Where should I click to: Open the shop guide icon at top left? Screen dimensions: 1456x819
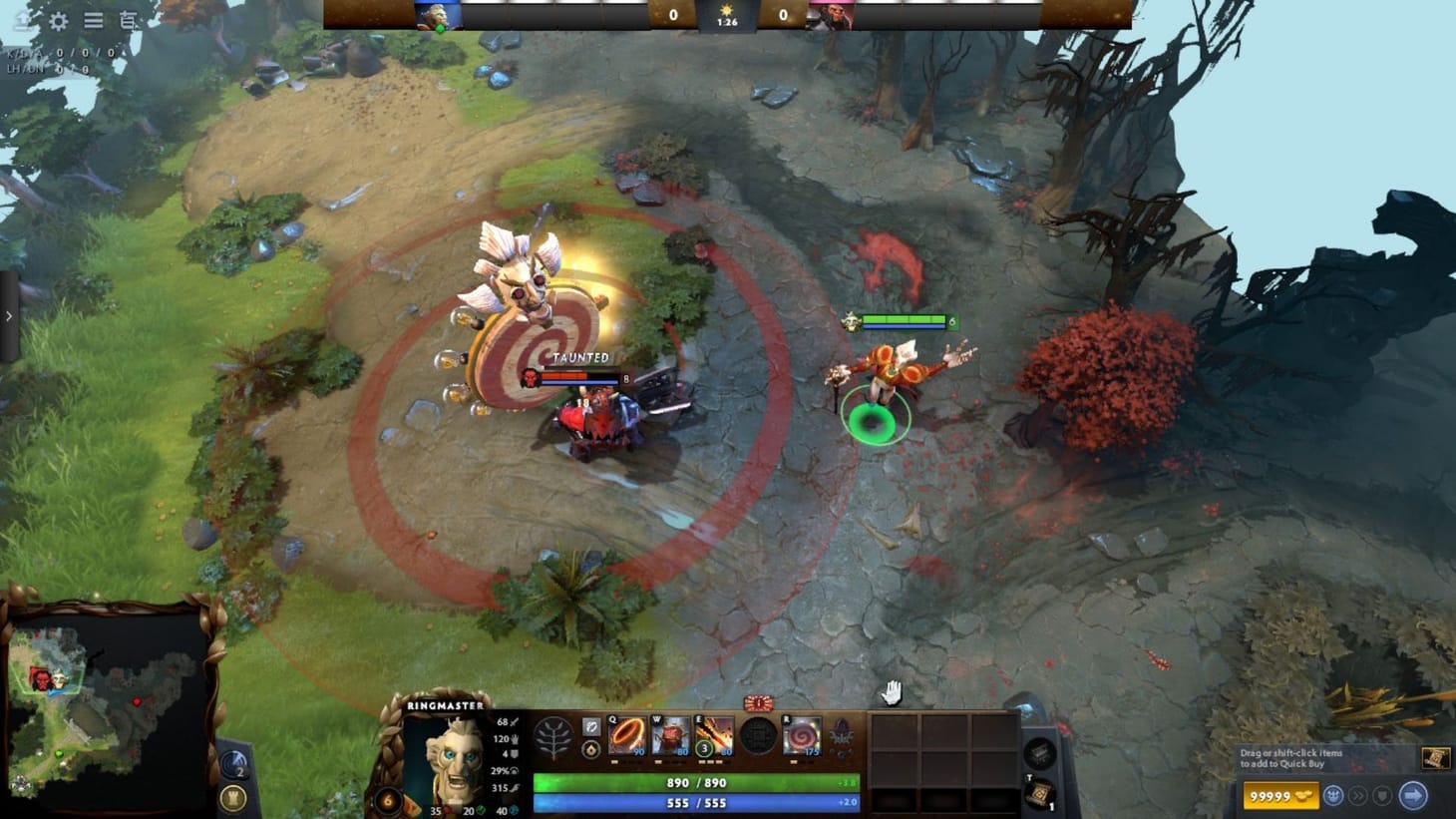pyautogui.click(x=126, y=19)
